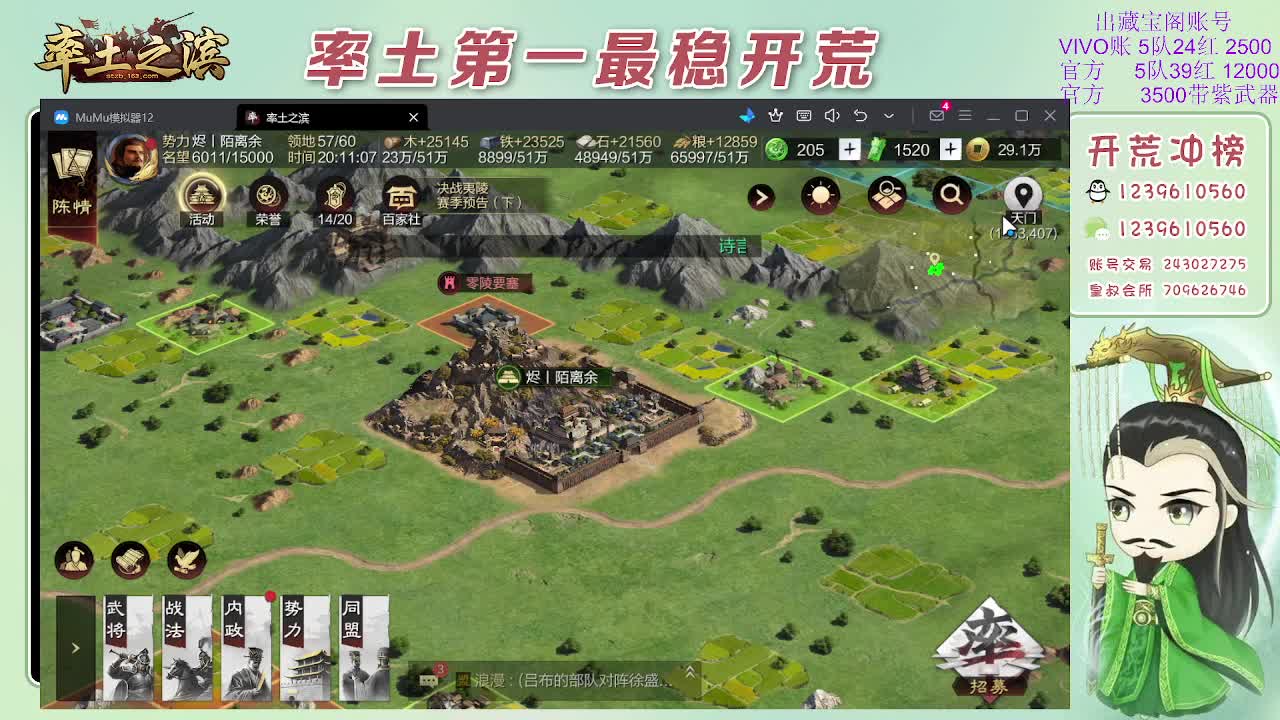This screenshot has width=1280, height=720.
Task: Click the plus button next to 1520
Action: pyautogui.click(x=950, y=149)
